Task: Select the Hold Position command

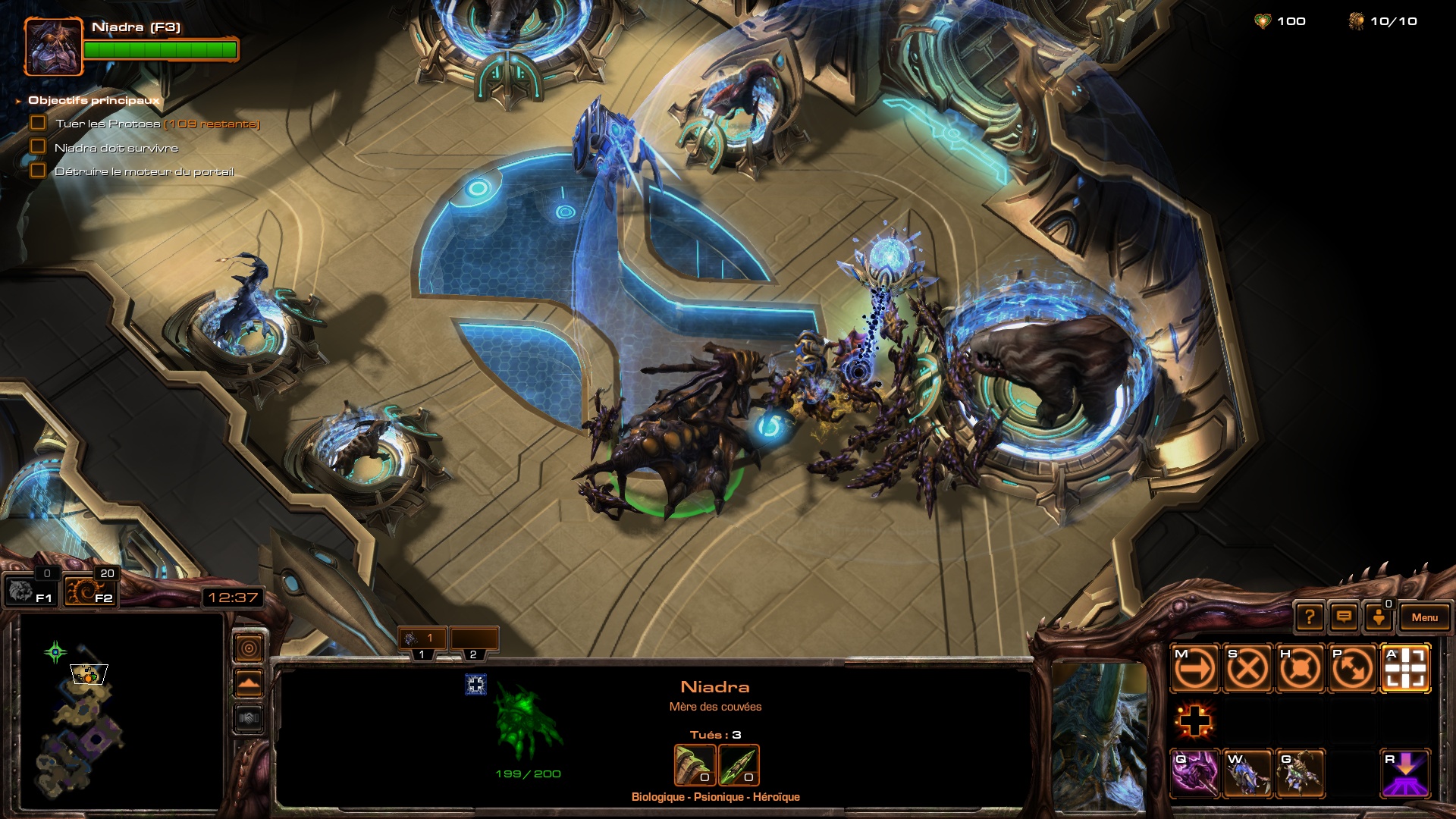Action: (x=1300, y=669)
